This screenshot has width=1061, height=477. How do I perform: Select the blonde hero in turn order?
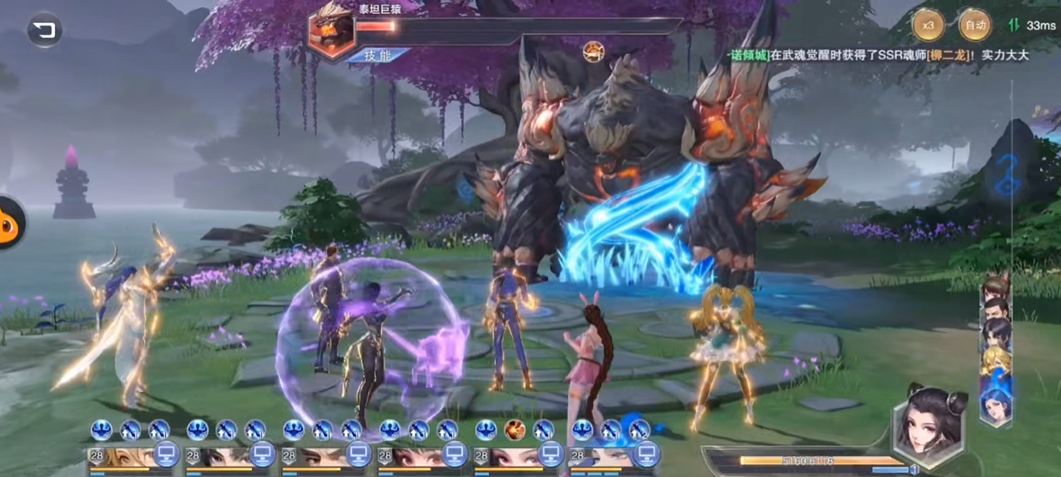click(995, 361)
